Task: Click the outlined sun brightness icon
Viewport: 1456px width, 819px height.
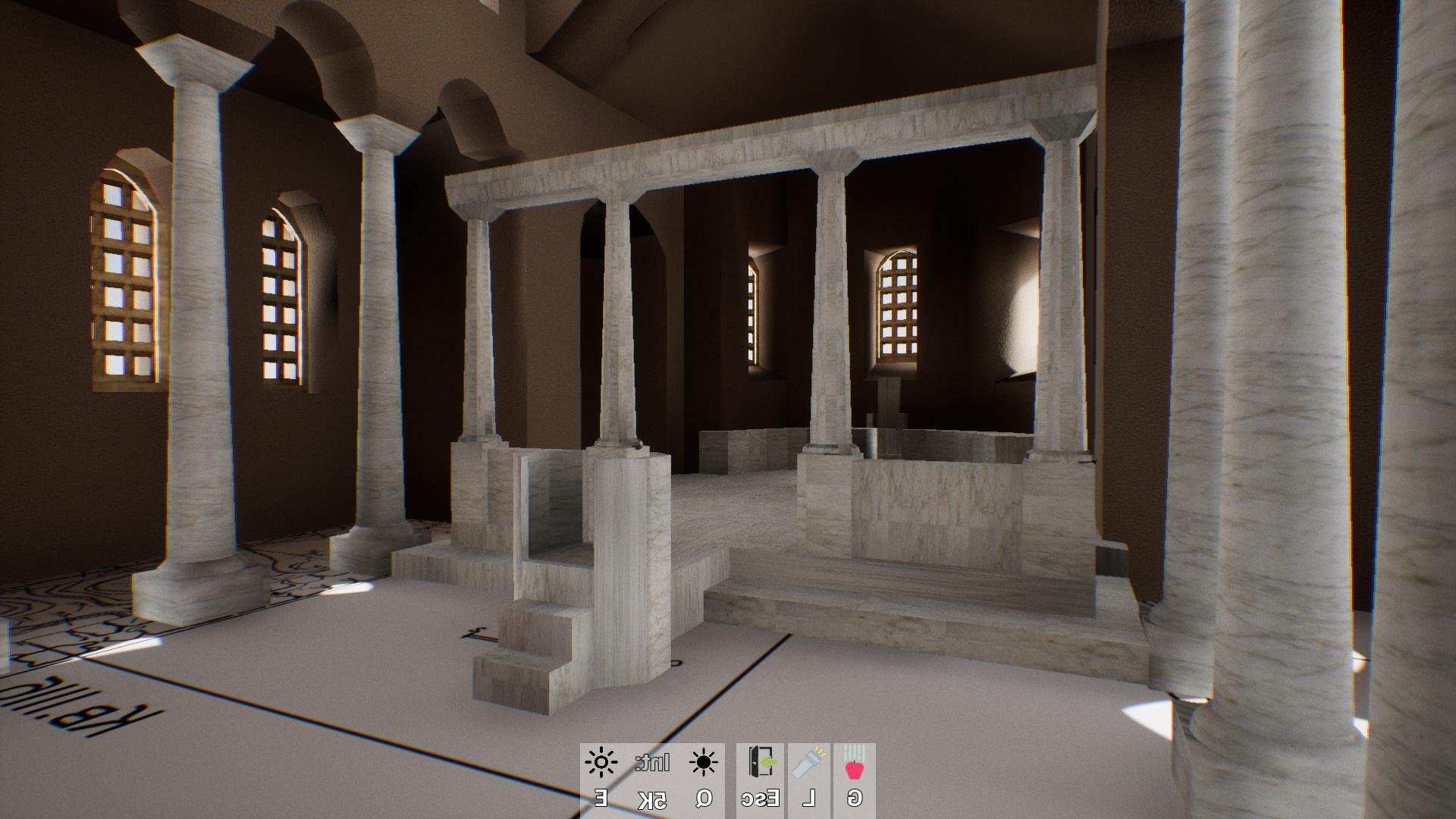Action: coord(601,763)
